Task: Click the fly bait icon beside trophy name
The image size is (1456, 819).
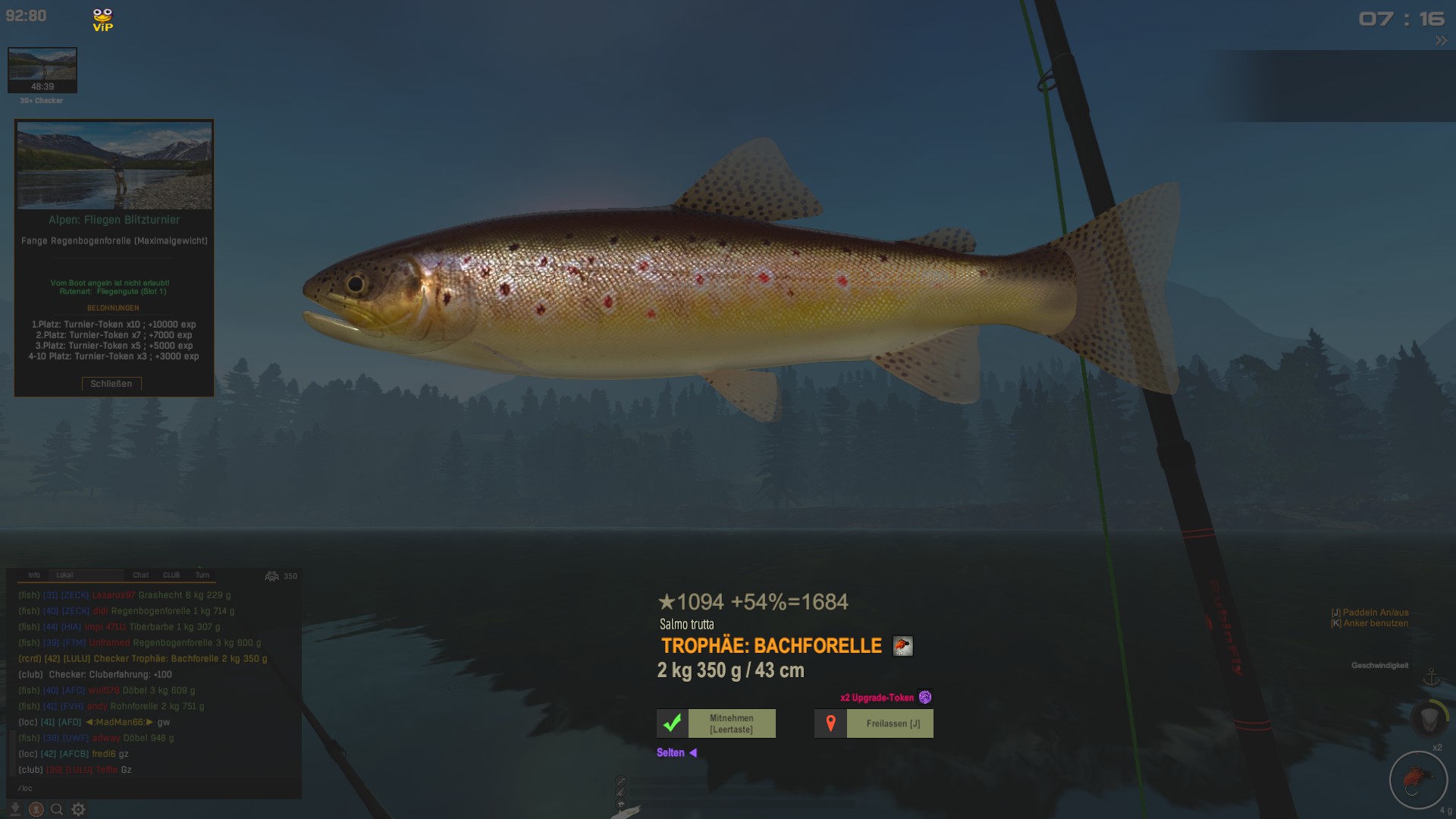Action: tap(902, 646)
